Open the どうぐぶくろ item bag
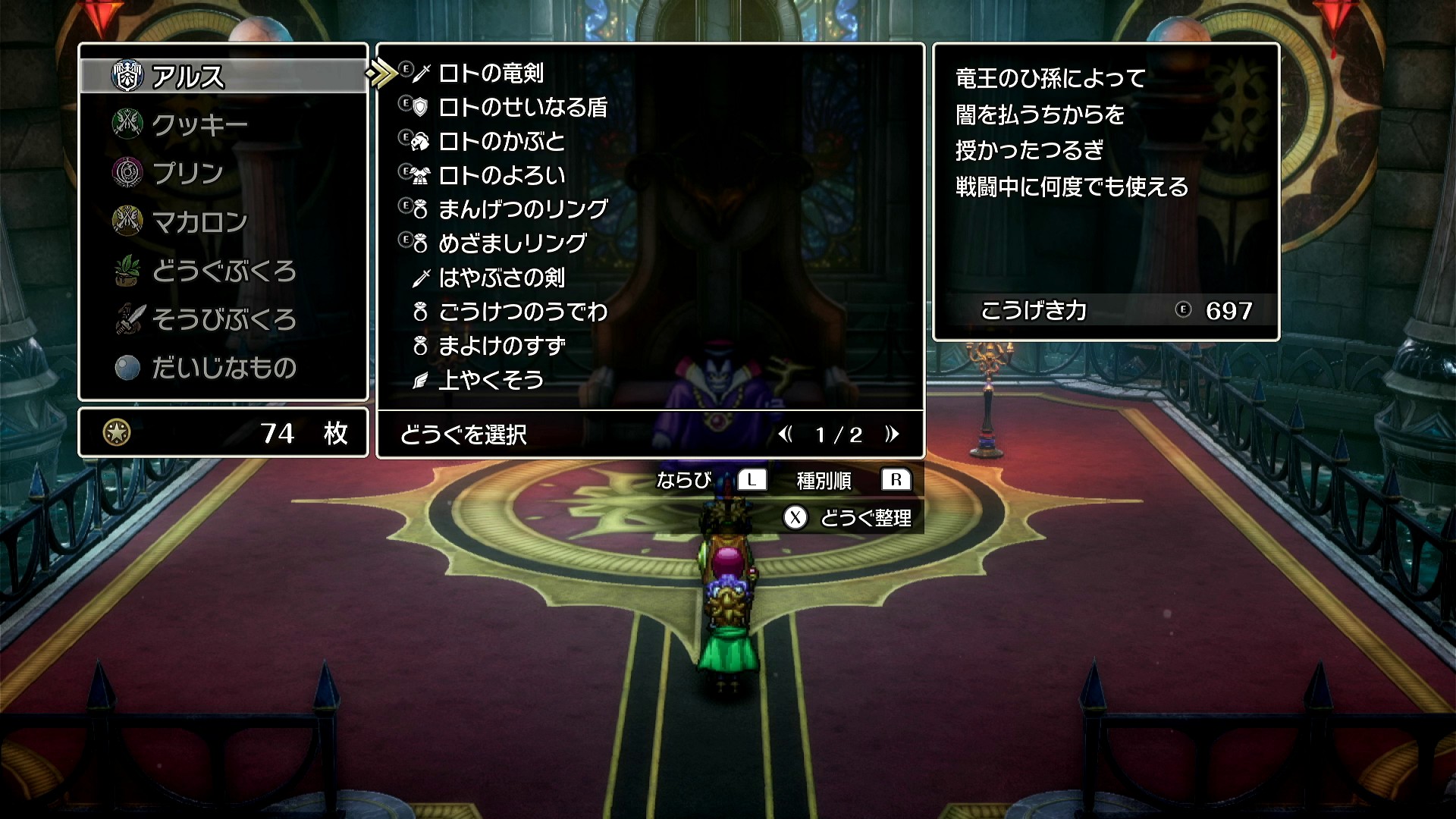 point(223,271)
